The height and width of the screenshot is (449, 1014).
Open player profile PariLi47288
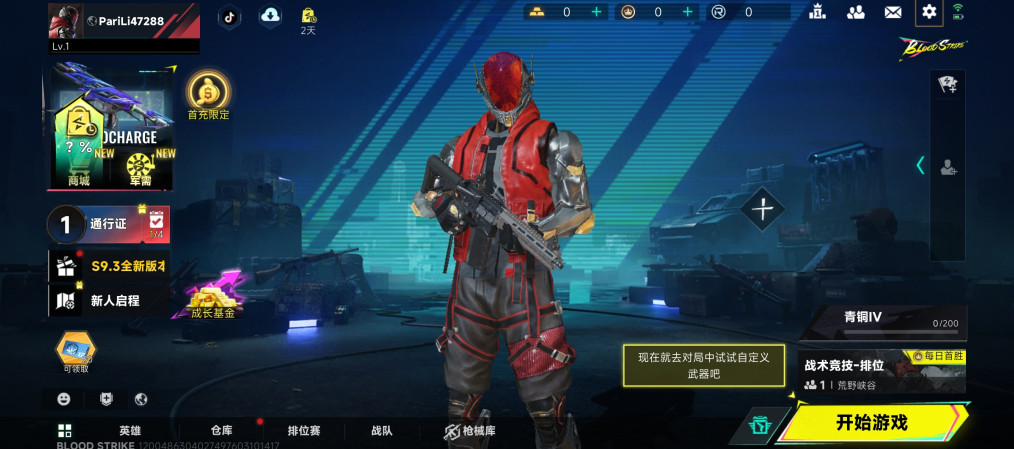click(124, 22)
